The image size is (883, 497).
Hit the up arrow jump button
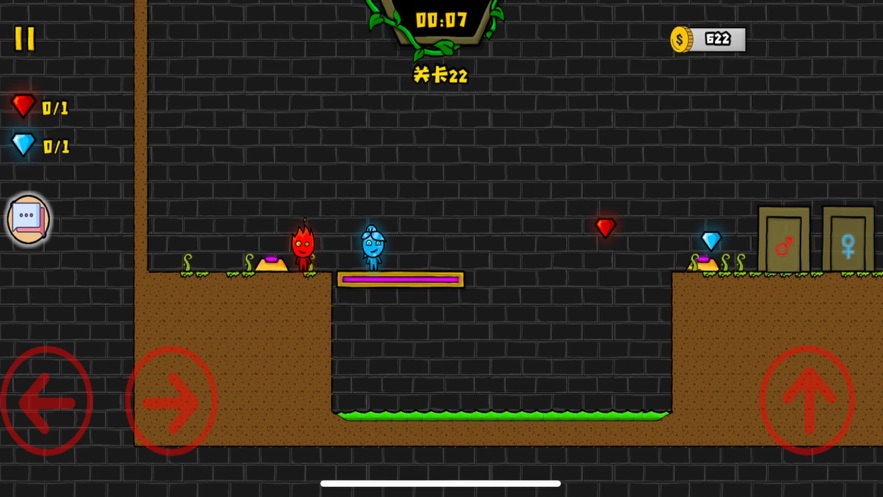pos(807,401)
